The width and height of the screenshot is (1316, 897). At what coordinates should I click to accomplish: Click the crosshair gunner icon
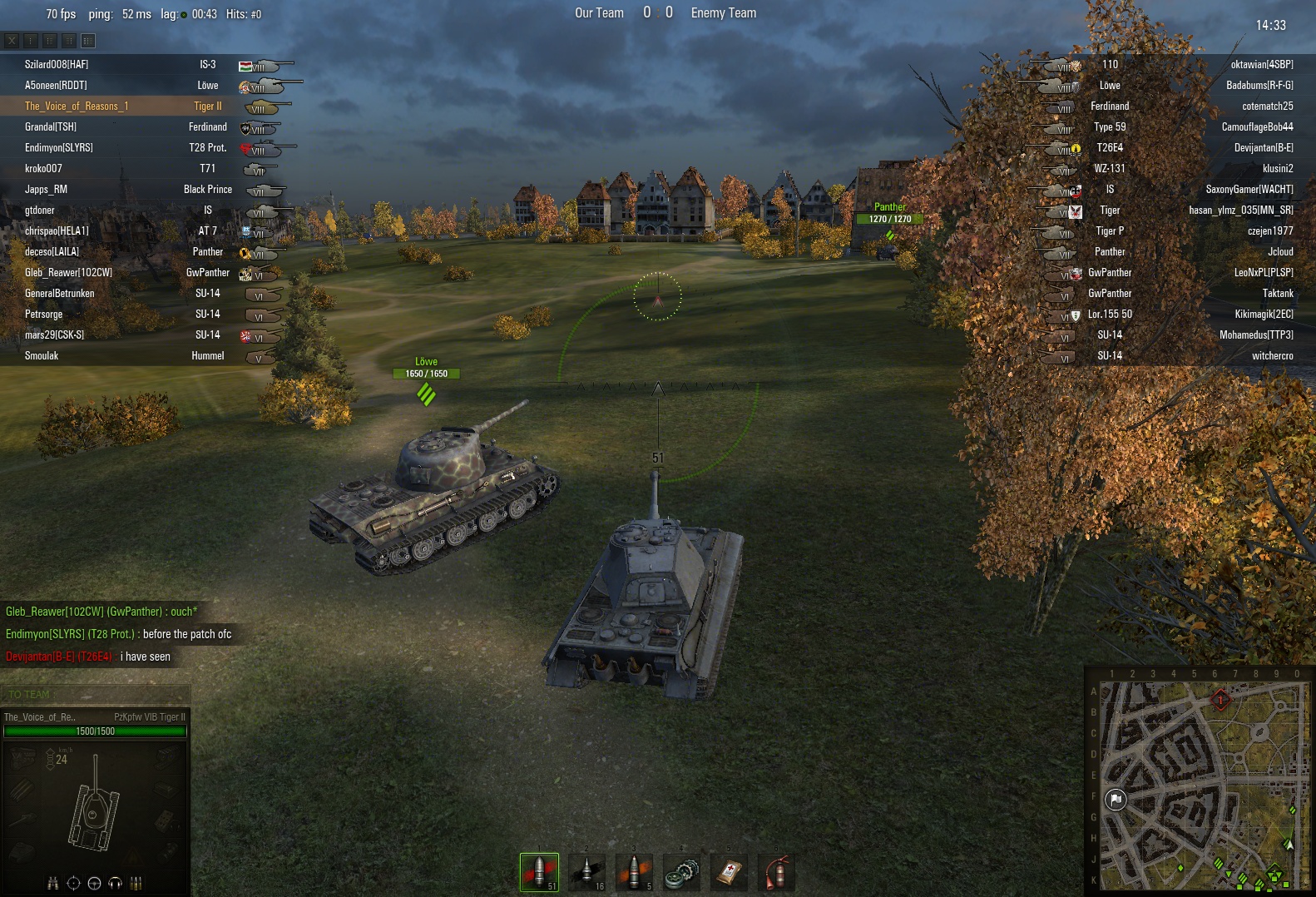(x=73, y=883)
